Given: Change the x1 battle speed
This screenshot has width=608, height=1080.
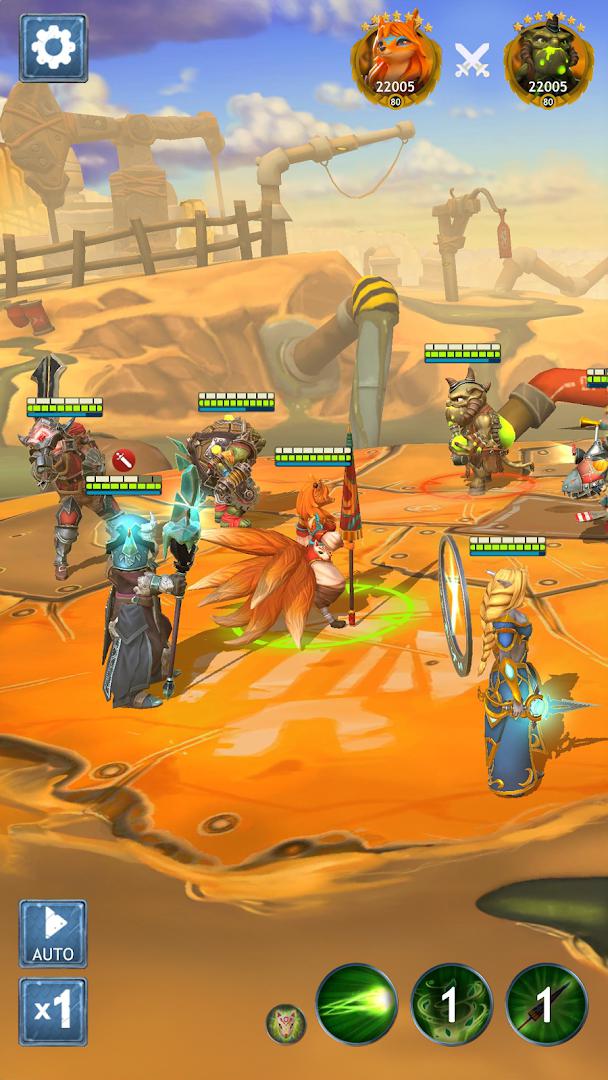Looking at the screenshot, I should tap(53, 1011).
